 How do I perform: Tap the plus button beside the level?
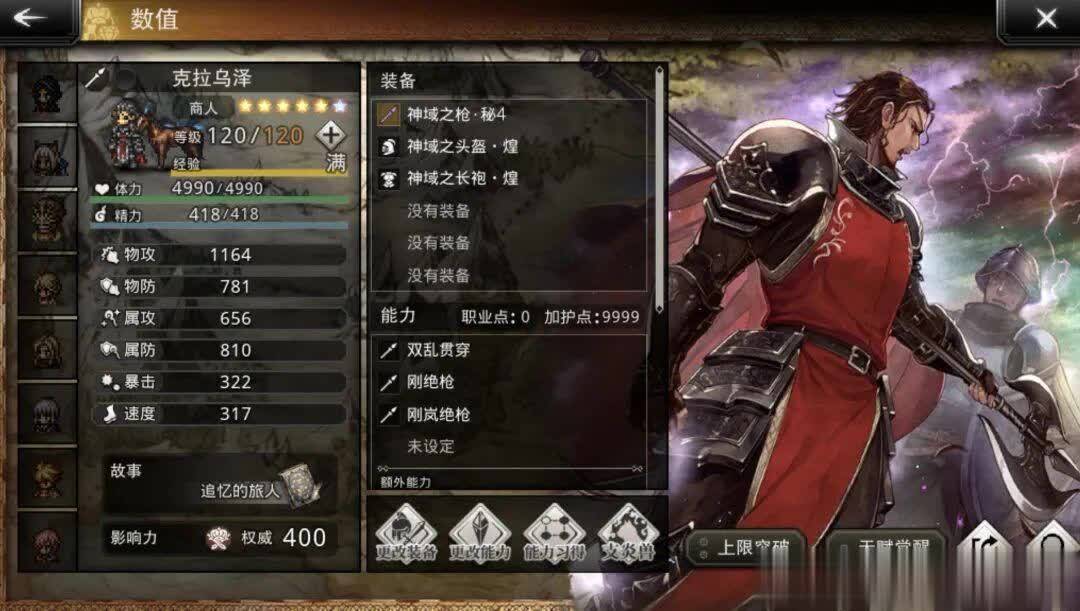[x=331, y=135]
